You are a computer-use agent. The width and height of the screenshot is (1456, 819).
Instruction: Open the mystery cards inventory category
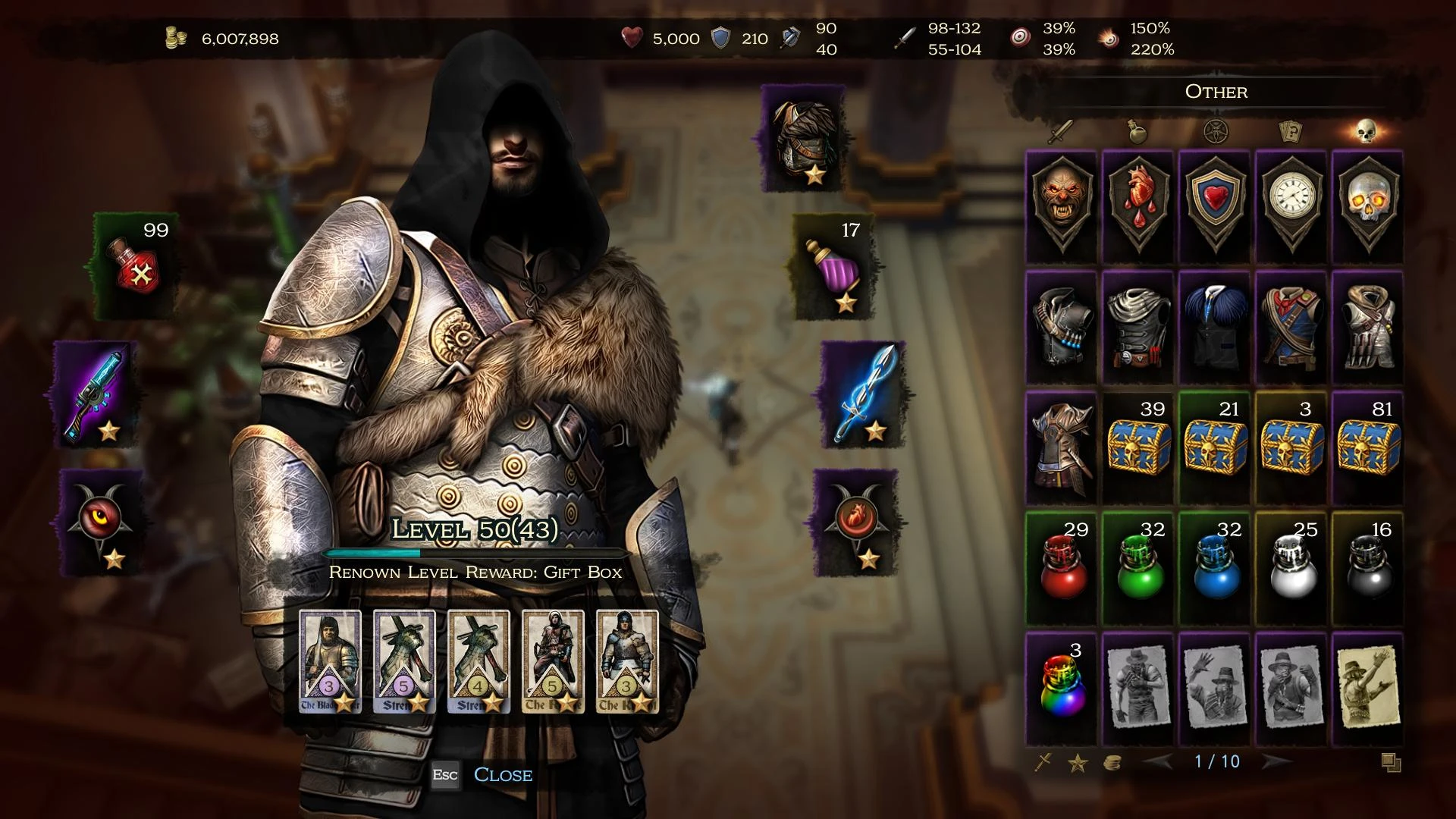click(x=1291, y=131)
